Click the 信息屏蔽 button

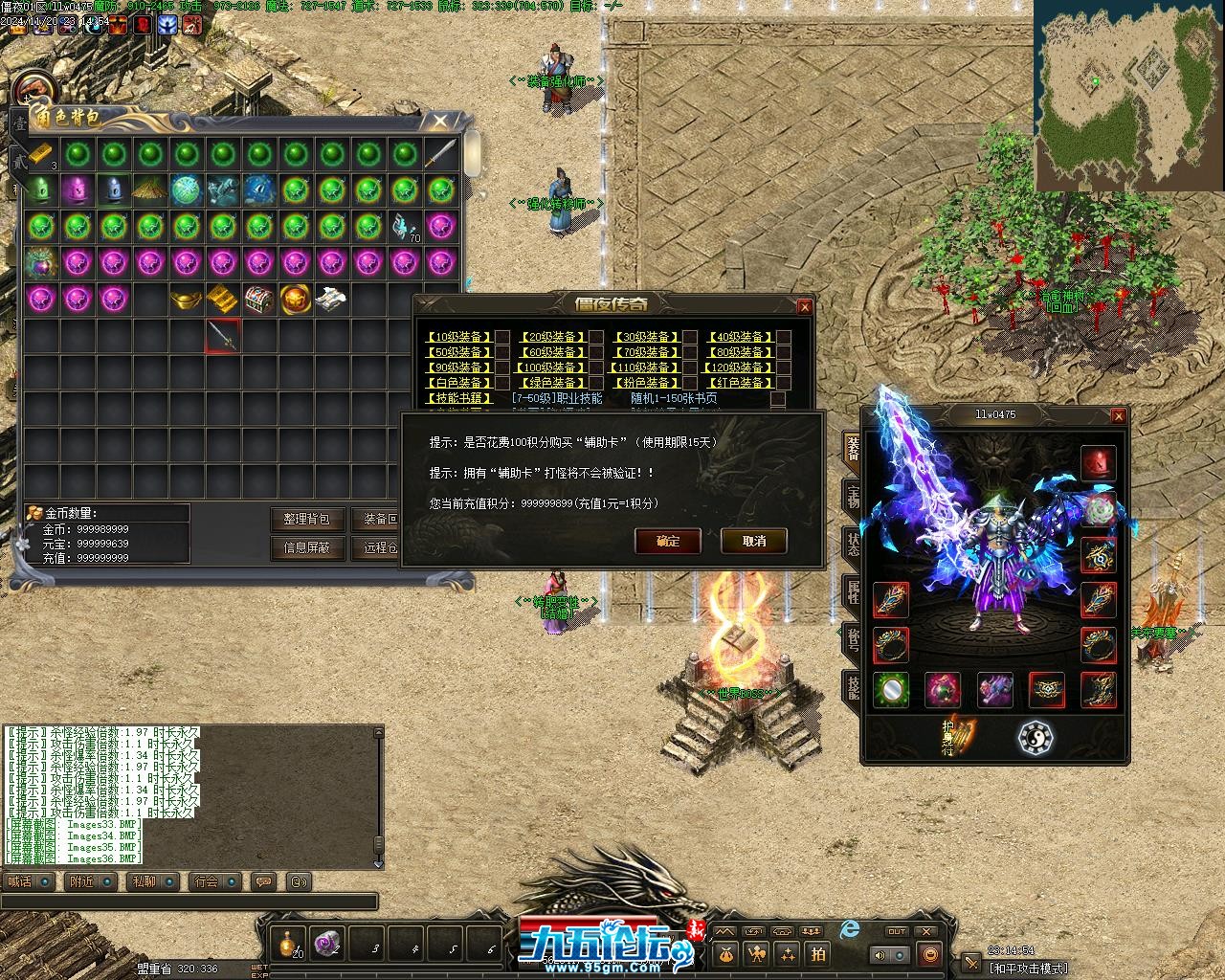coord(306,547)
